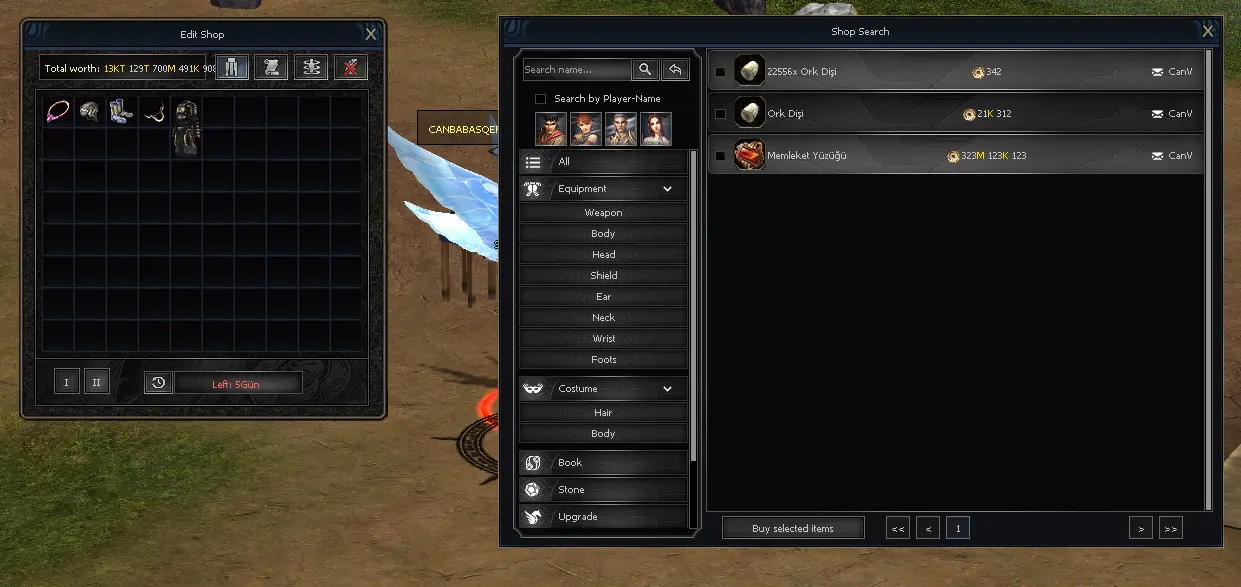Open the Book category
The width and height of the screenshot is (1241, 587).
click(603, 463)
